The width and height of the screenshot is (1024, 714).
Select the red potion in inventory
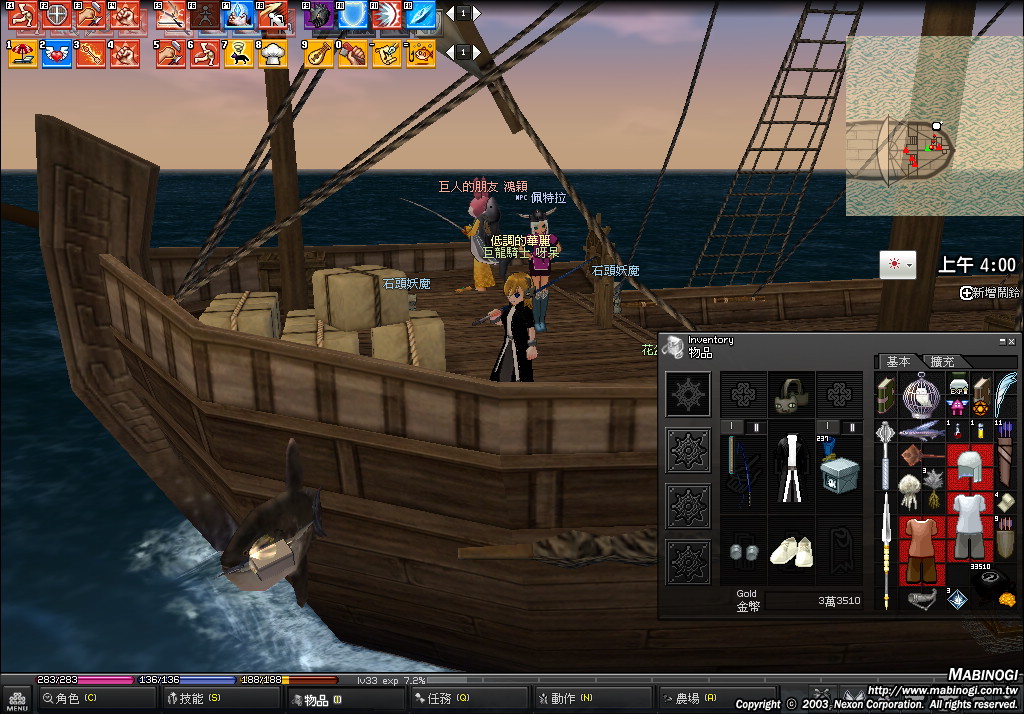pyautogui.click(x=955, y=431)
